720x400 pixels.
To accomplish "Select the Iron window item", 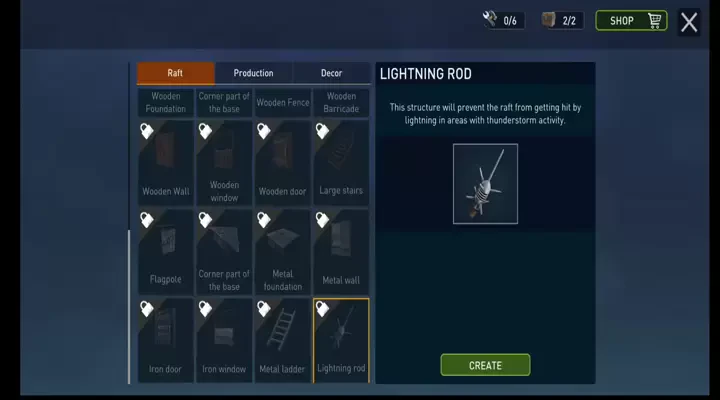I will coord(225,339).
